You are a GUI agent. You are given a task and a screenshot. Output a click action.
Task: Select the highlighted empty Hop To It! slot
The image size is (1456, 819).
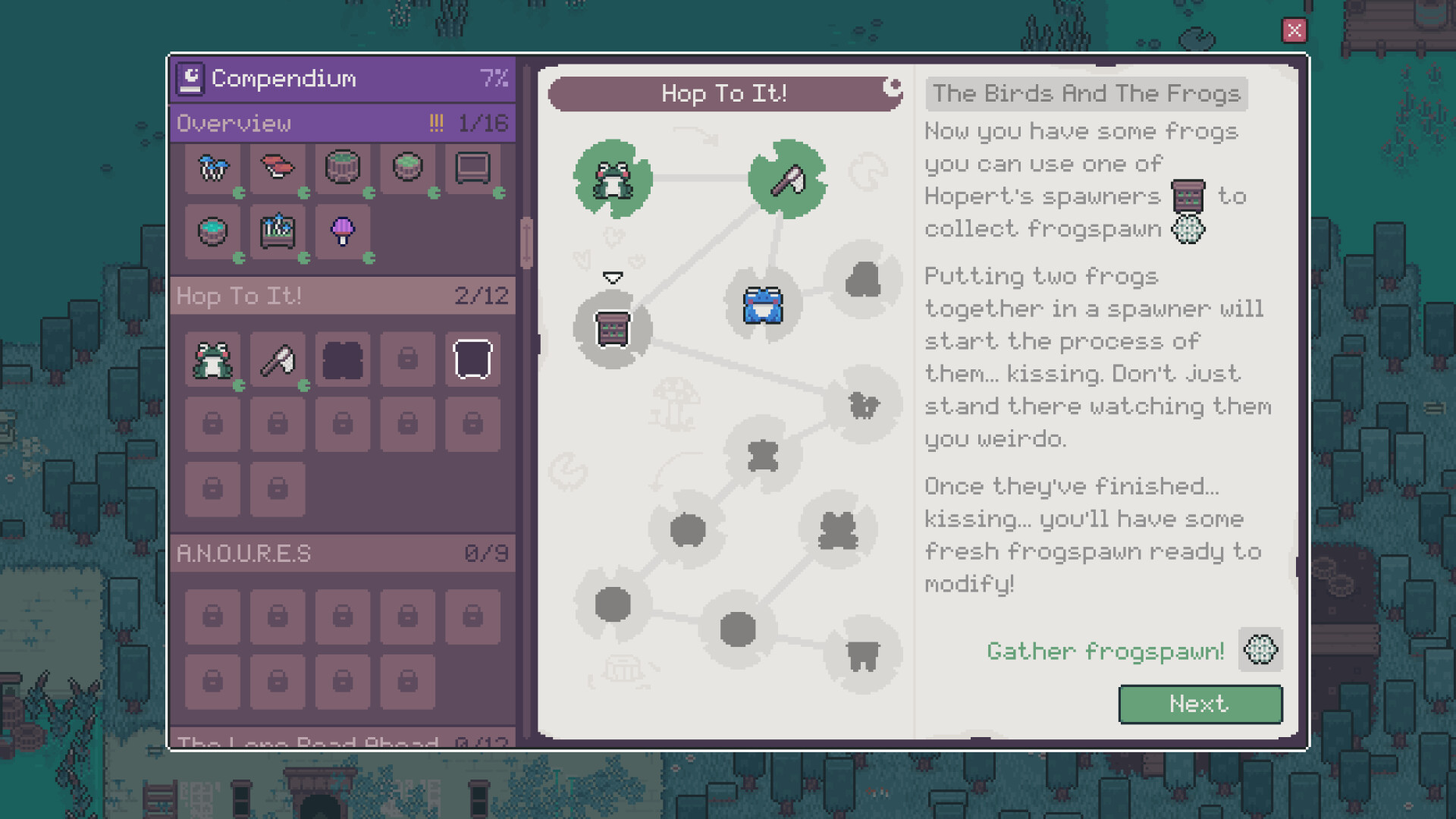pyautogui.click(x=472, y=359)
